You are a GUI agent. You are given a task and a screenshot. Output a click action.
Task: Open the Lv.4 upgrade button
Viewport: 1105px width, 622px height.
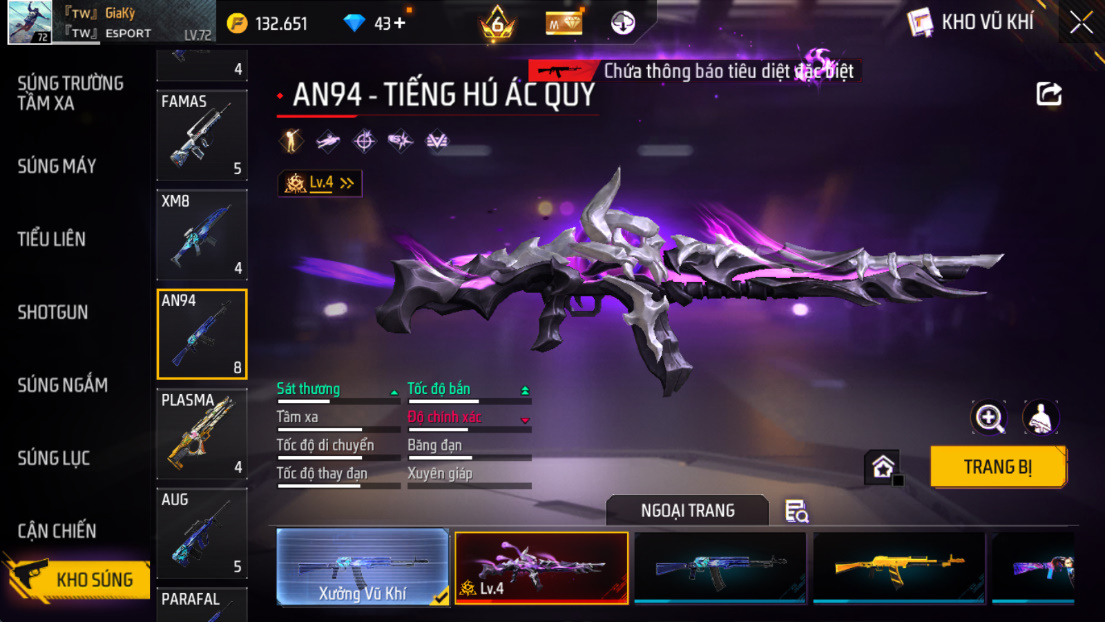tap(320, 183)
